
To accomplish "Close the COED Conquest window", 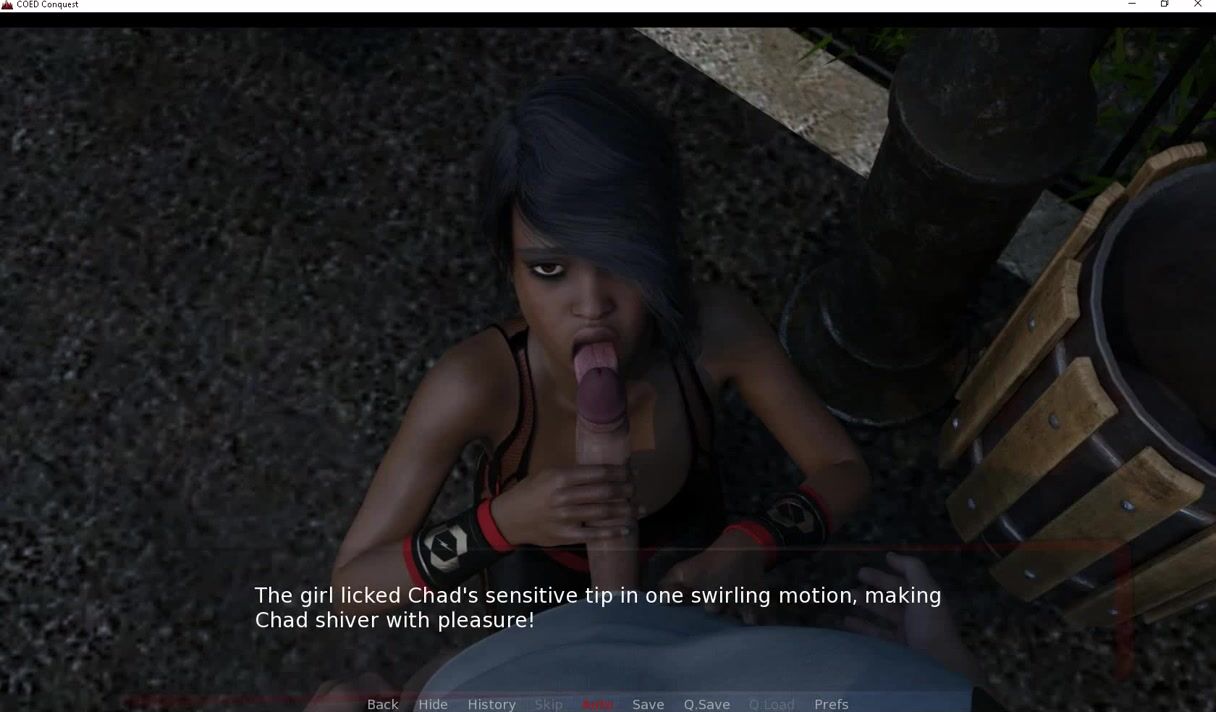I will click(1198, 5).
